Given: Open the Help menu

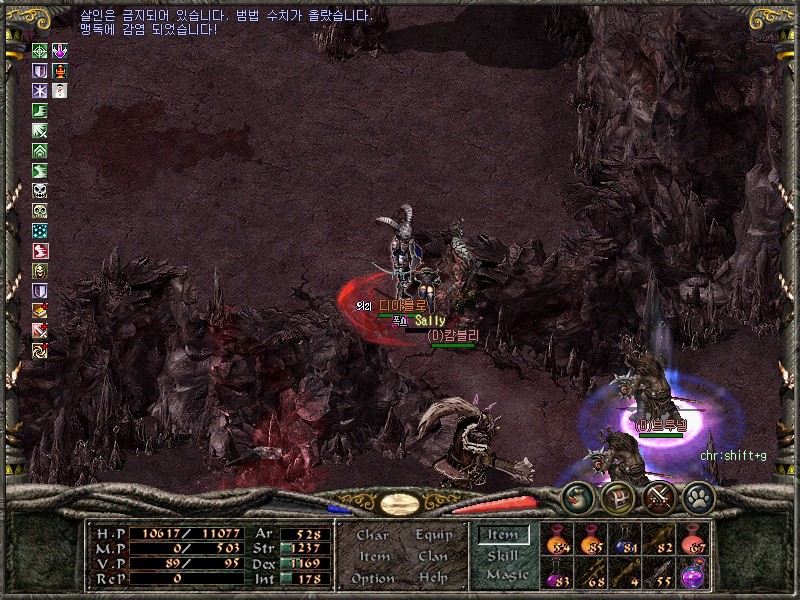Looking at the screenshot, I should click(x=433, y=579).
